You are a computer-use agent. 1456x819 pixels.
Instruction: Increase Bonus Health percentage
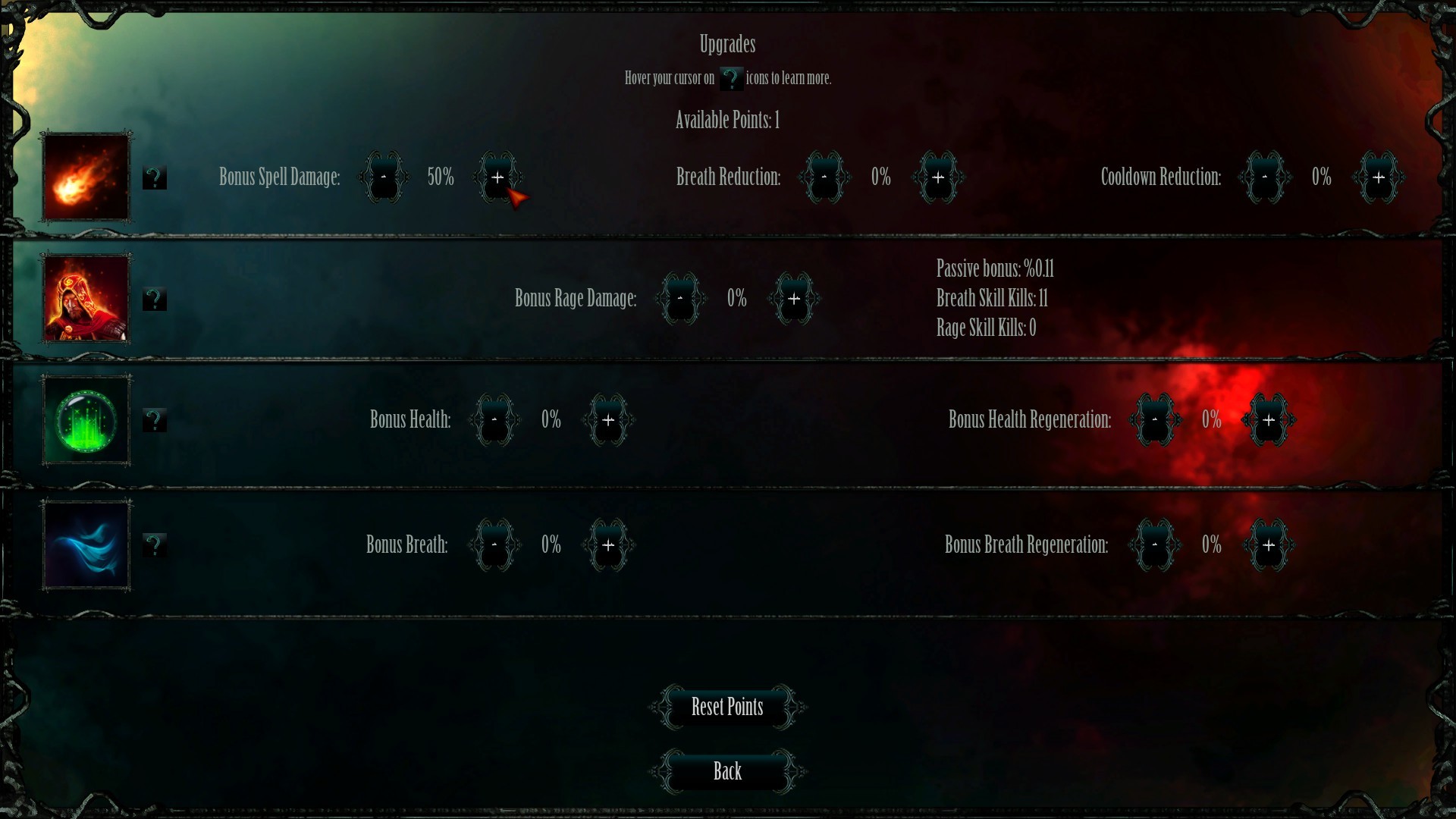(608, 420)
